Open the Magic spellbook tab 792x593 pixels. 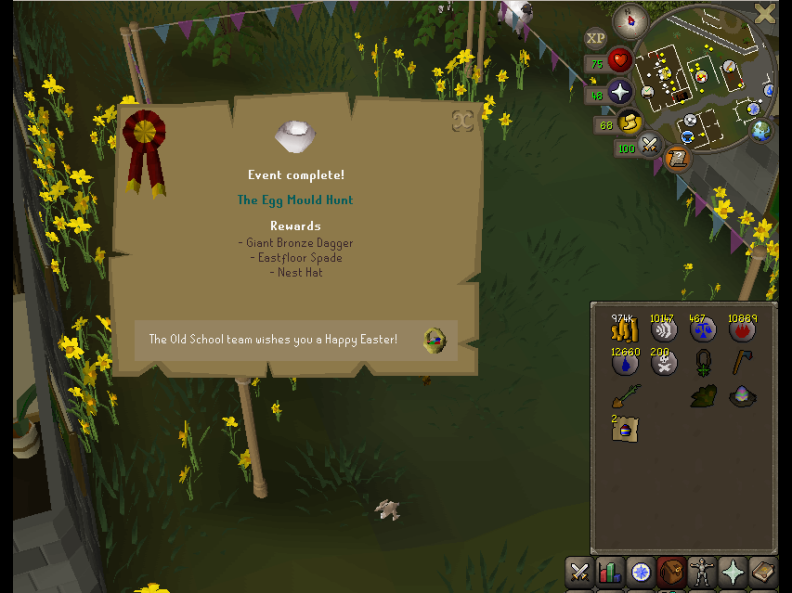click(x=763, y=573)
